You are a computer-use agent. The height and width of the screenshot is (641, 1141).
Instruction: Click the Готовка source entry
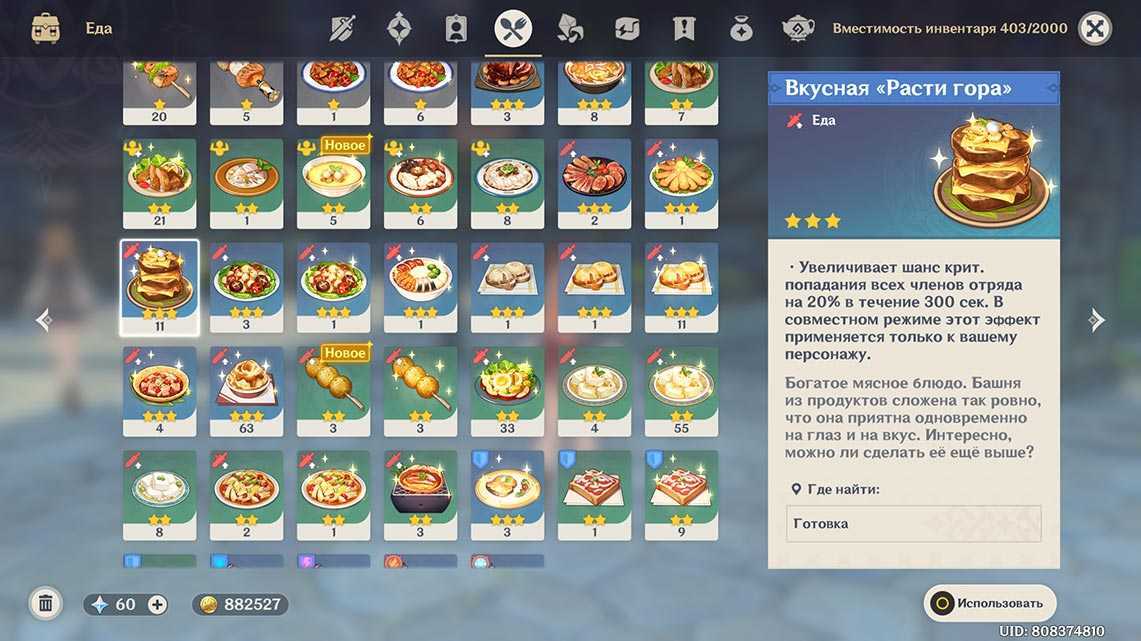(x=913, y=524)
